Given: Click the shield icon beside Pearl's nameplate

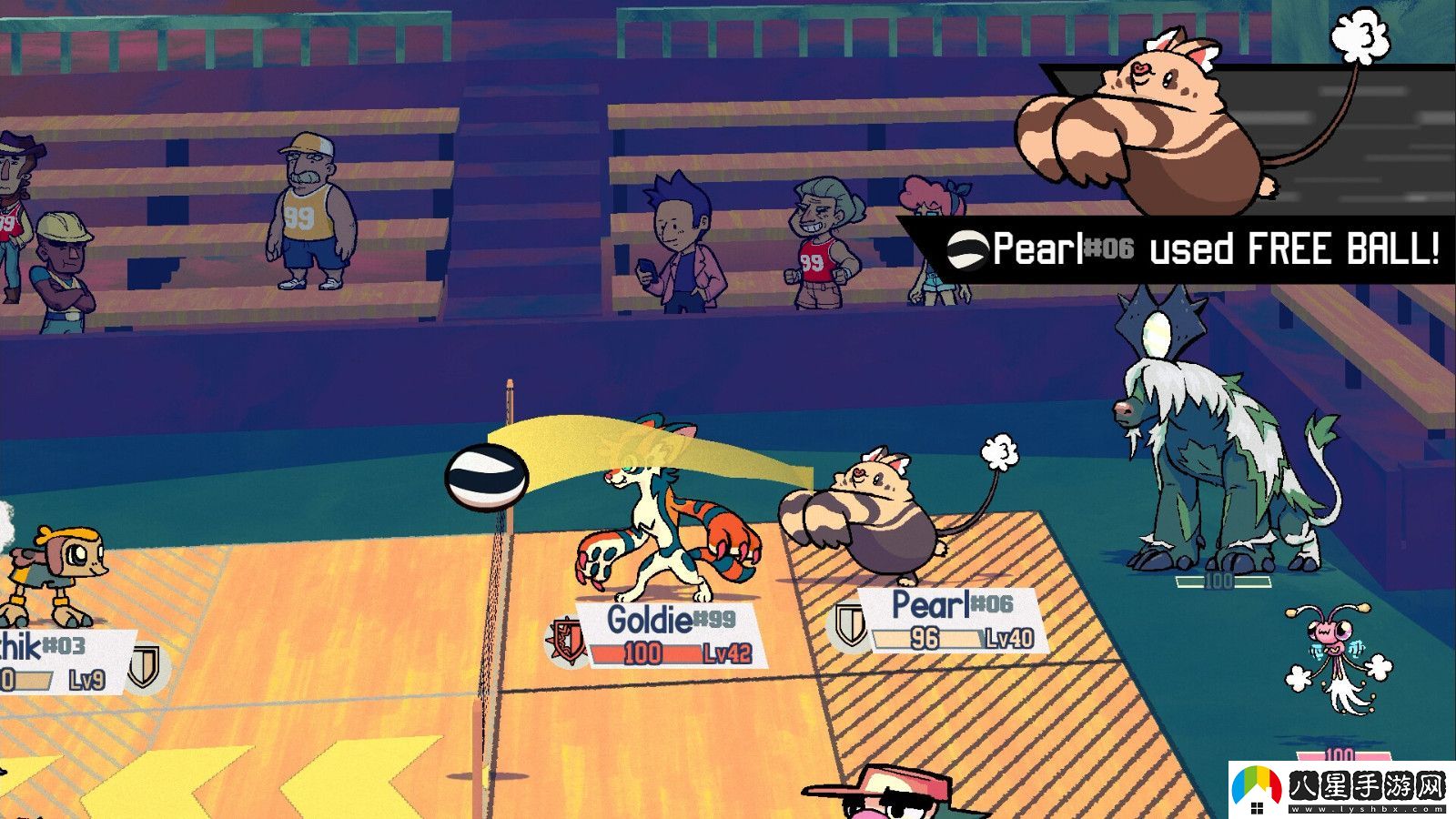Looking at the screenshot, I should pos(851,624).
